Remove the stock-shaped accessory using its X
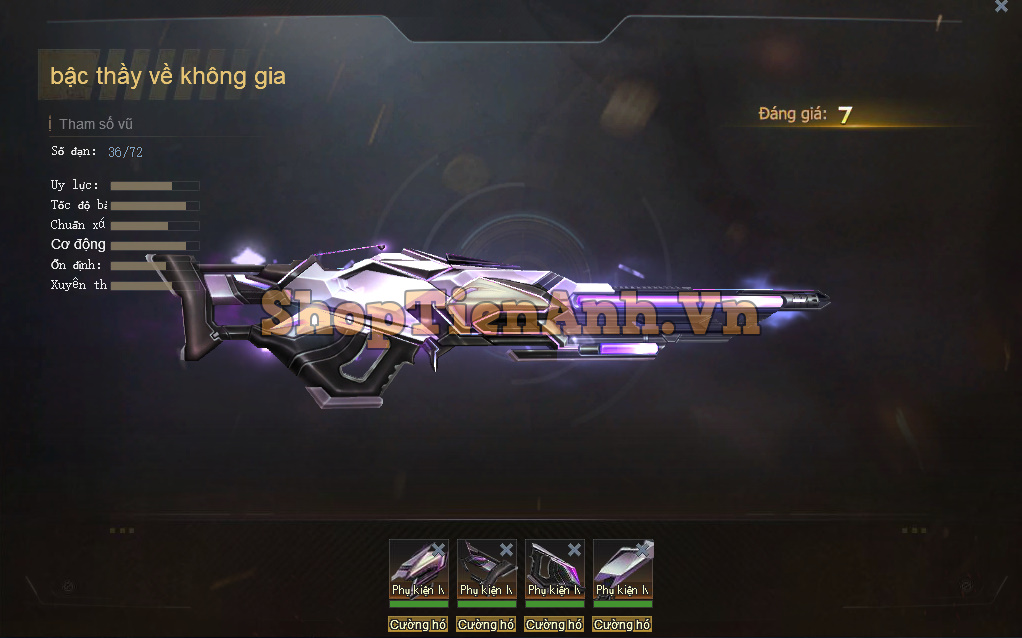 [506, 549]
